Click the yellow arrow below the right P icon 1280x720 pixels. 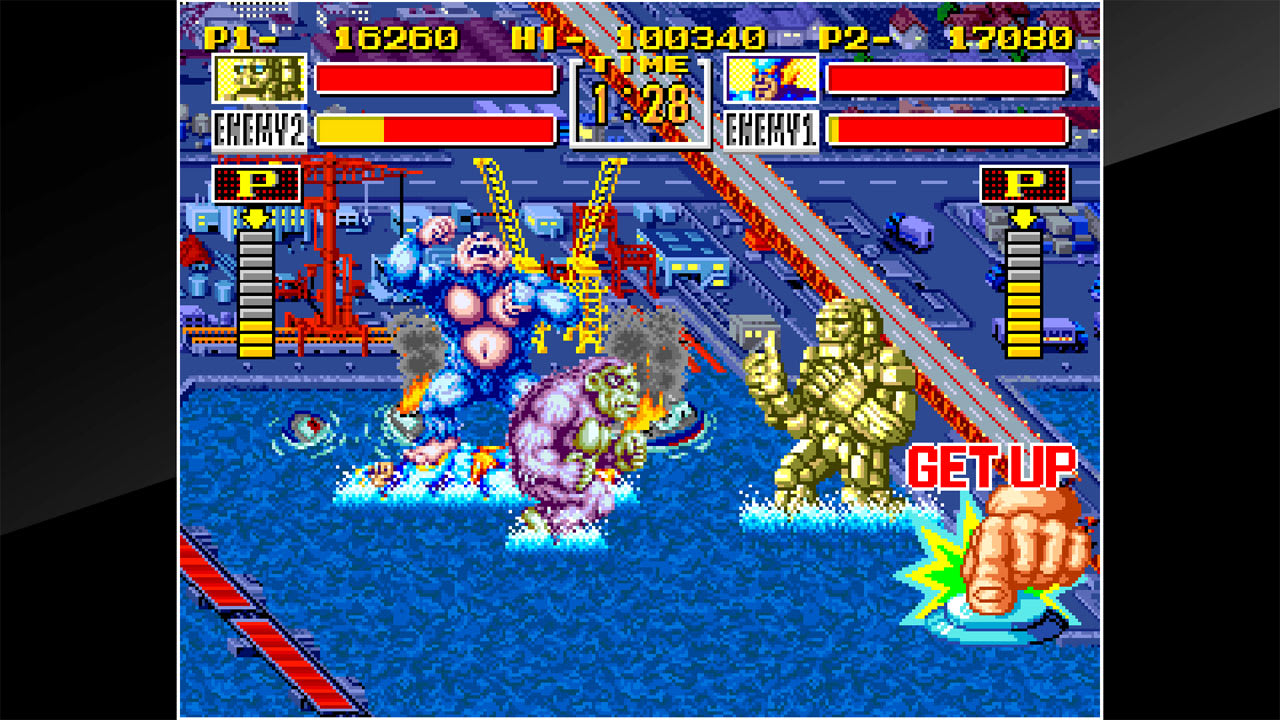coord(1022,217)
